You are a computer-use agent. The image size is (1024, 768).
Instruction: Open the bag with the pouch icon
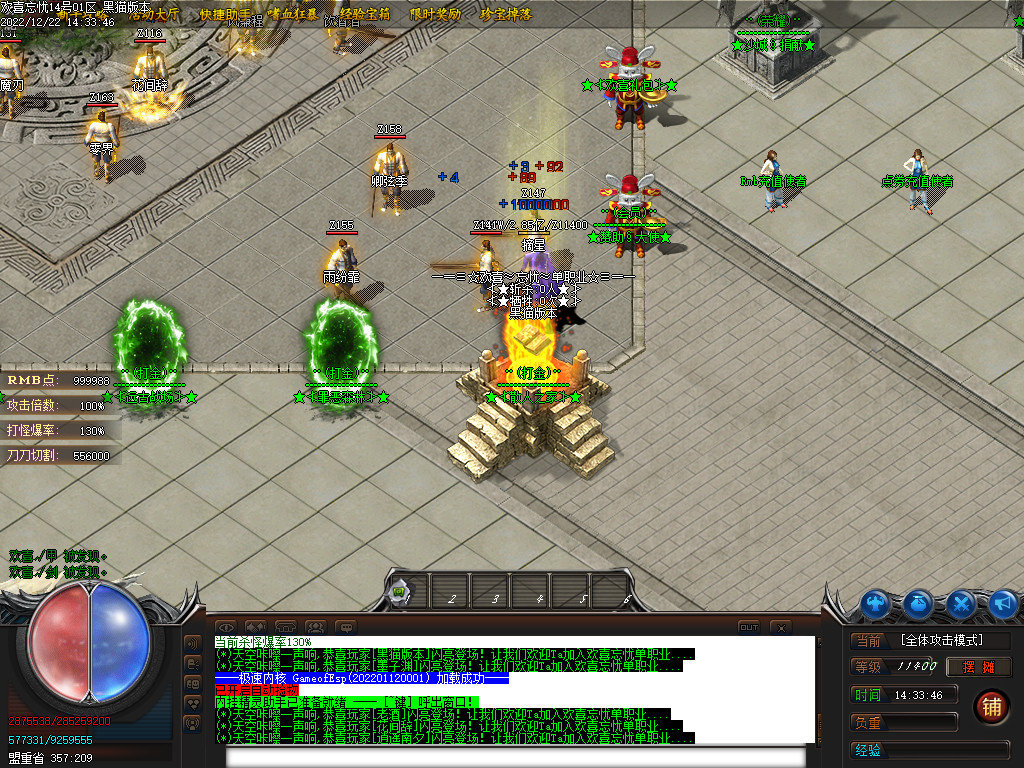[x=919, y=603]
